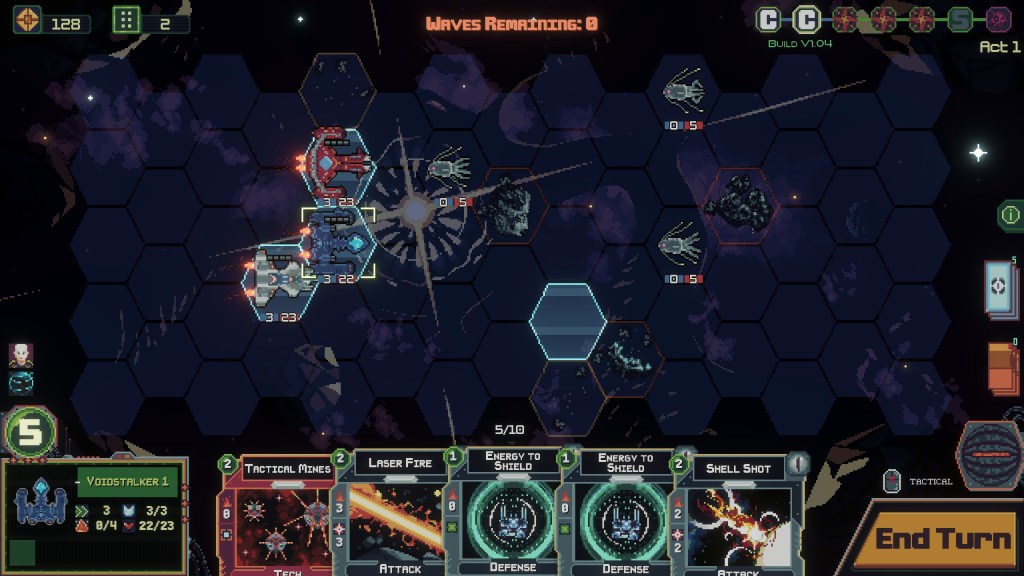Screen dimensions: 1024x576
Task: Click the S node on the act map
Action: [x=960, y=19]
